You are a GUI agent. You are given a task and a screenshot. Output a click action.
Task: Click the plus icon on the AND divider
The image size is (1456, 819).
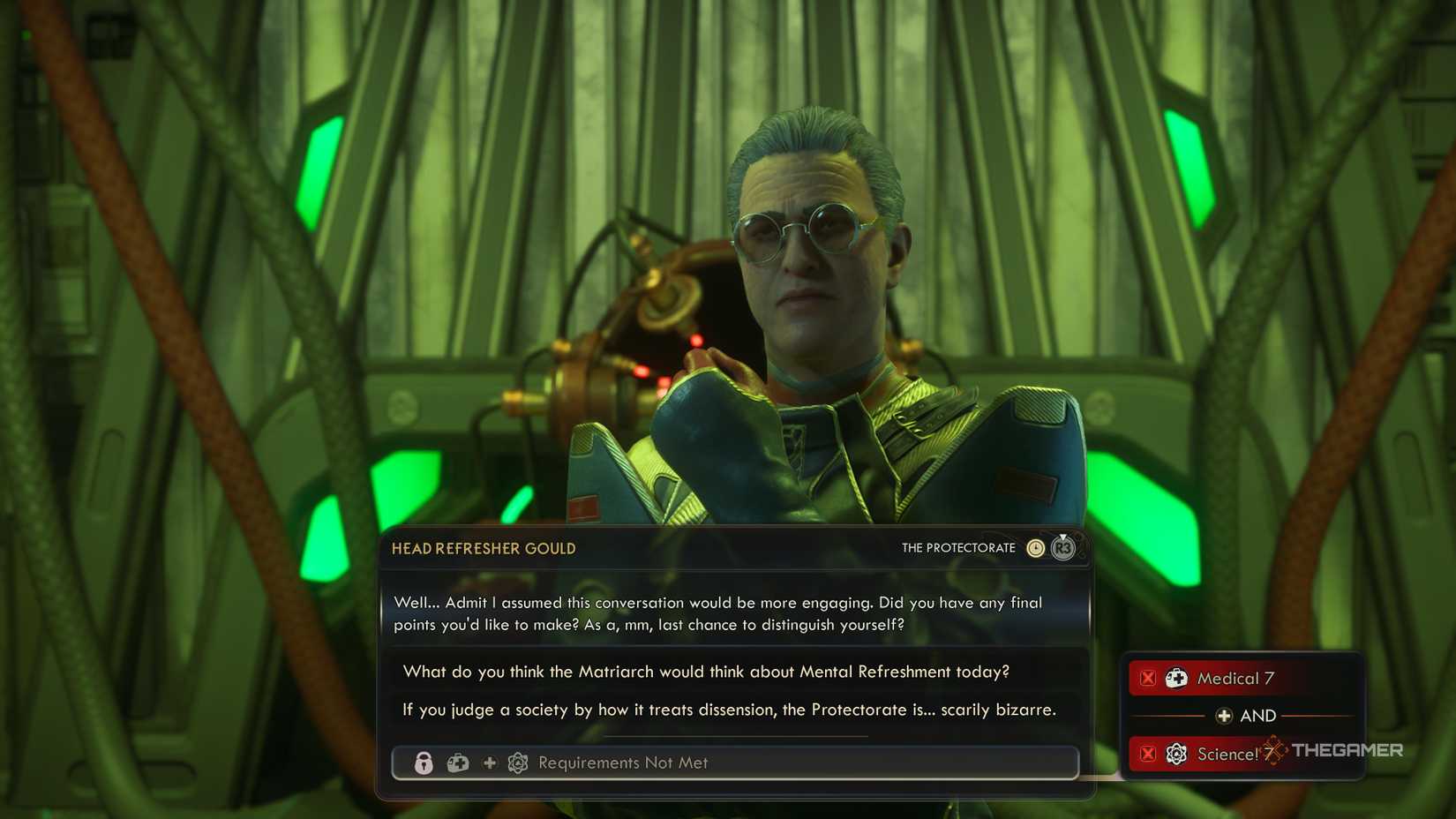coord(1226,716)
